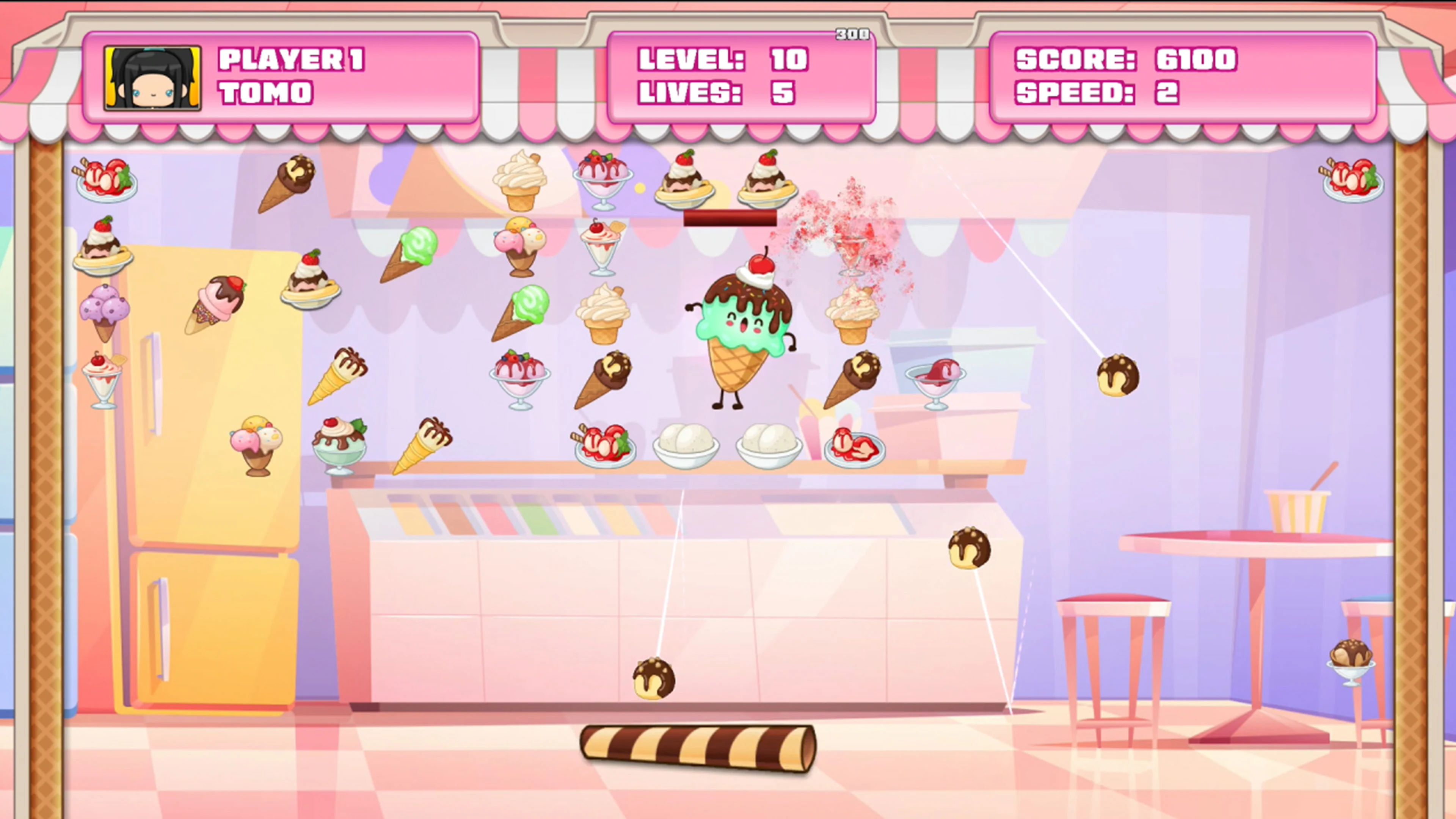Select the left bowl of vanilla scoops
Screen dimensions: 1456x819
687,447
